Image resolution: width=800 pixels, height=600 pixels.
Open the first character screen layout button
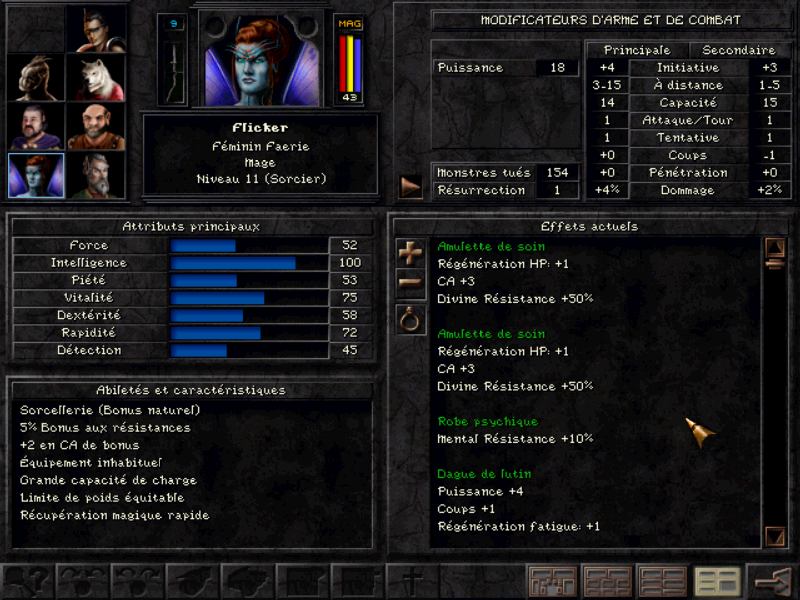pos(553,580)
